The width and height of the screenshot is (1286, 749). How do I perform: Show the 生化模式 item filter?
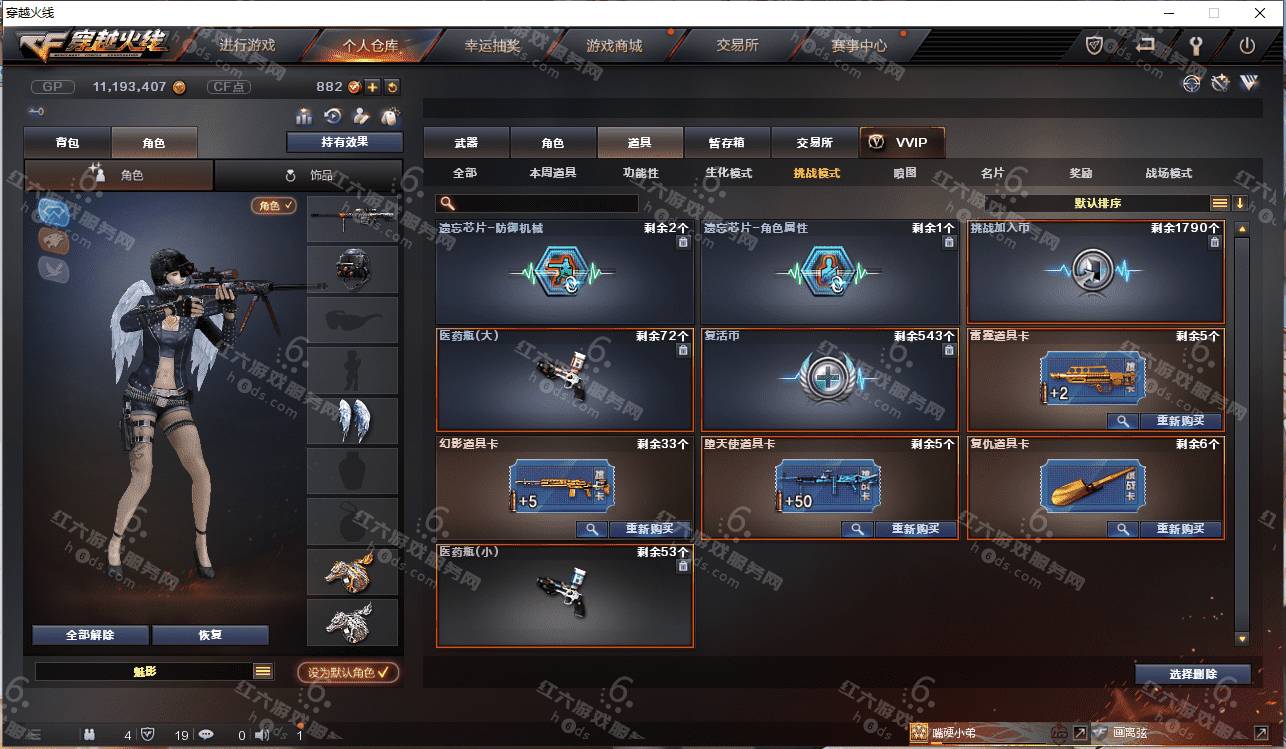tap(728, 173)
